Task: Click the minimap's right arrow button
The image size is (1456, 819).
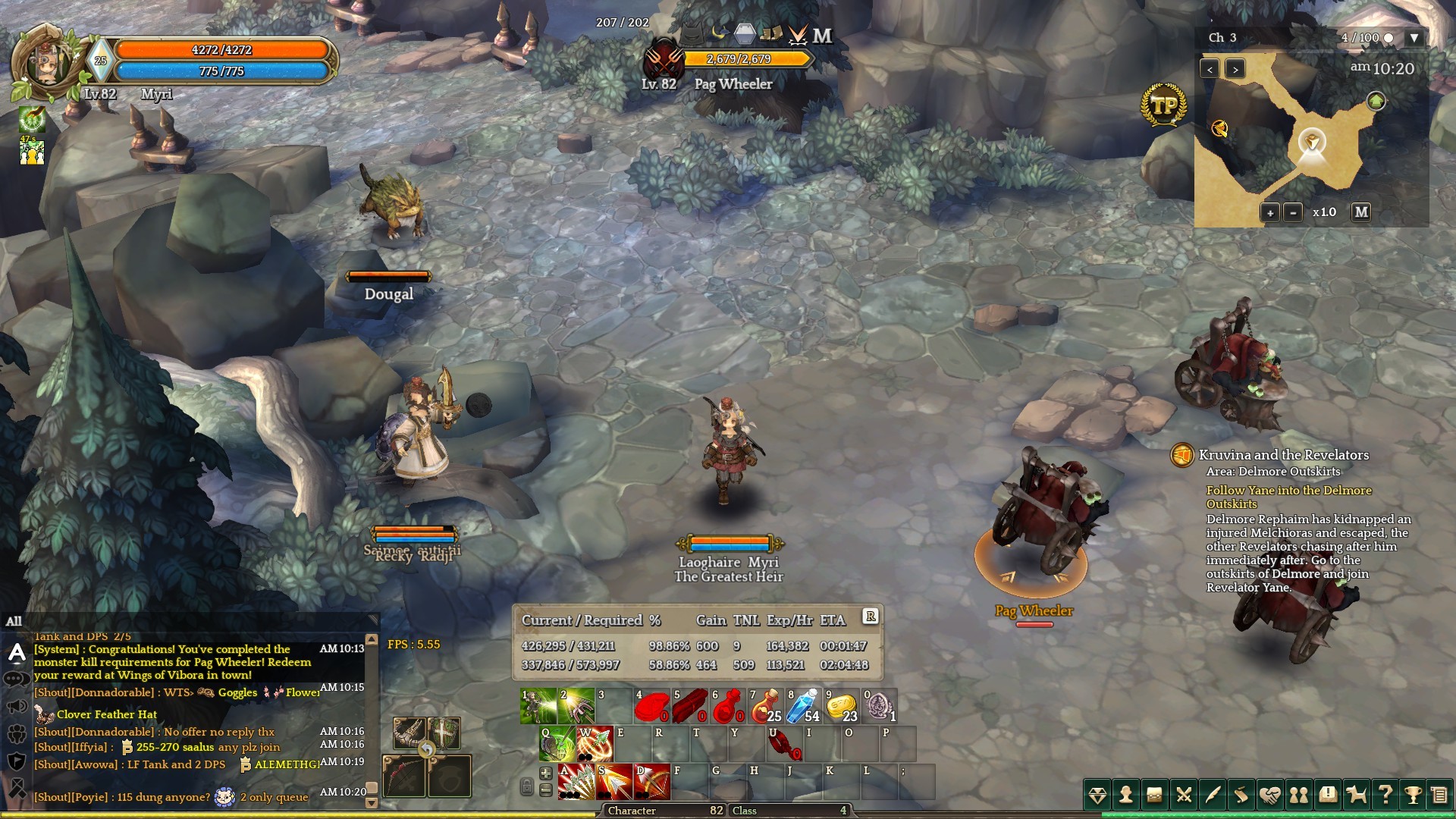Action: pos(1235,69)
